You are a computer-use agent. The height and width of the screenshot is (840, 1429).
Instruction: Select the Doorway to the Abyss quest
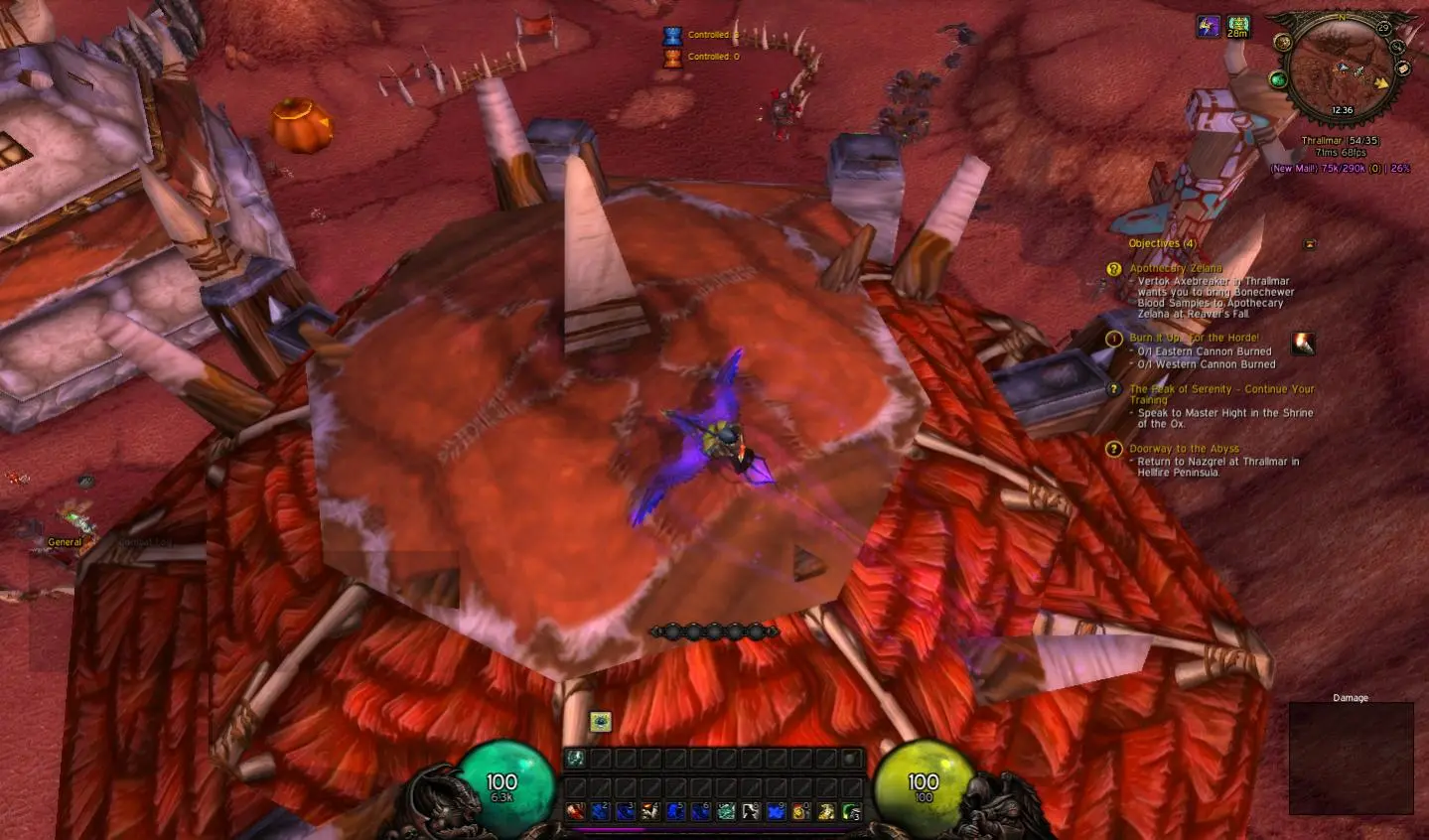pyautogui.click(x=1184, y=449)
